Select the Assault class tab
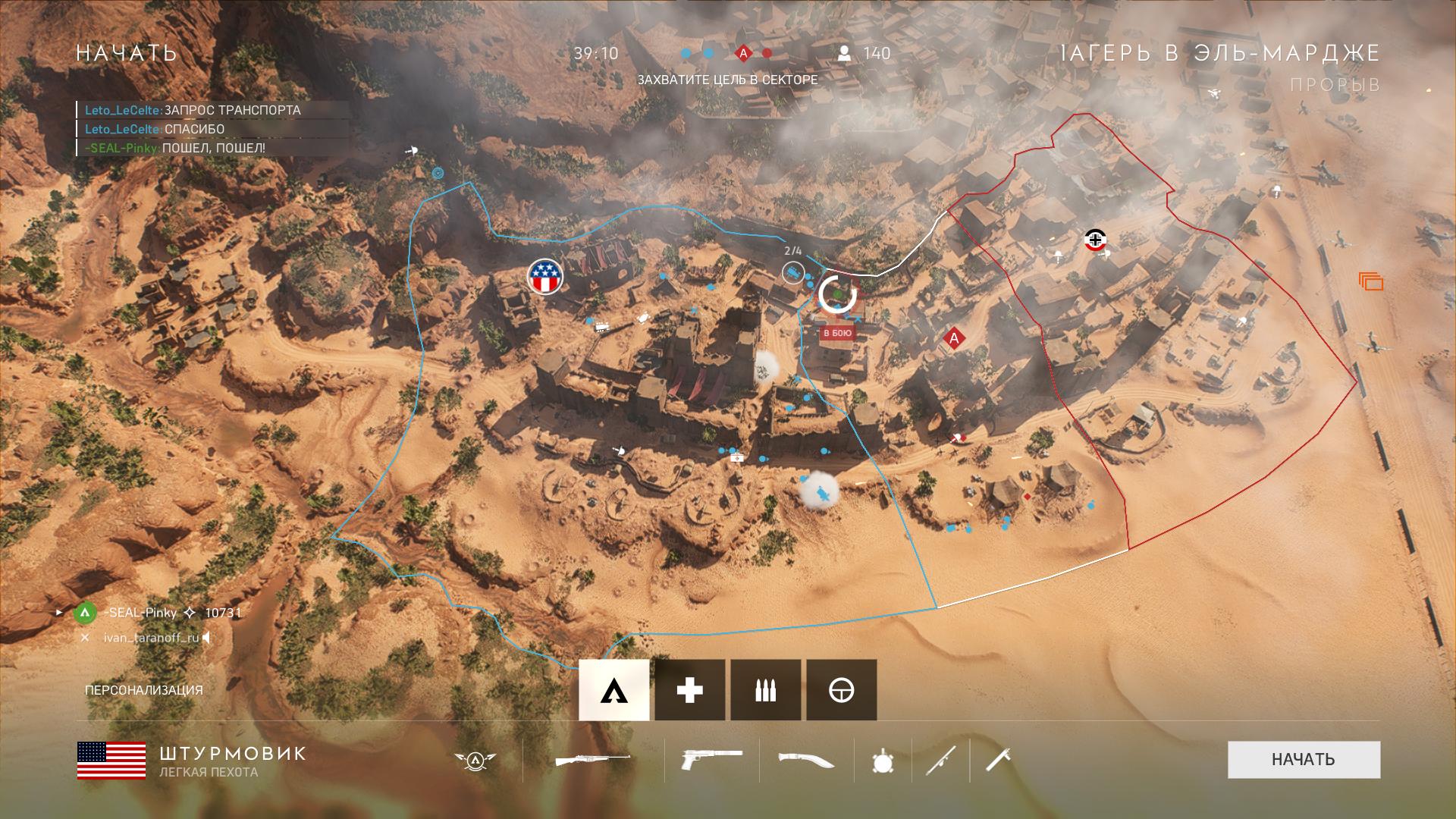The height and width of the screenshot is (819, 1456). click(614, 690)
